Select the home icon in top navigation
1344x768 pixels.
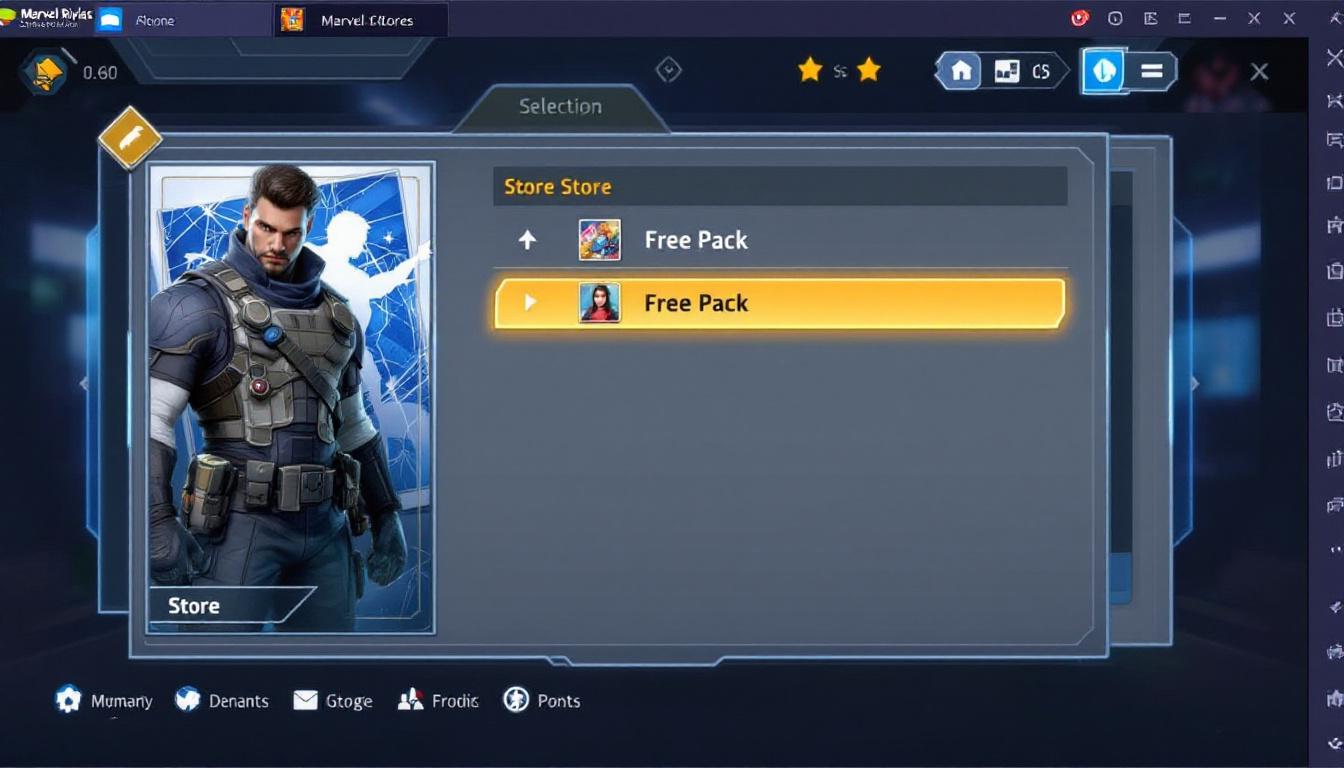[x=959, y=70]
